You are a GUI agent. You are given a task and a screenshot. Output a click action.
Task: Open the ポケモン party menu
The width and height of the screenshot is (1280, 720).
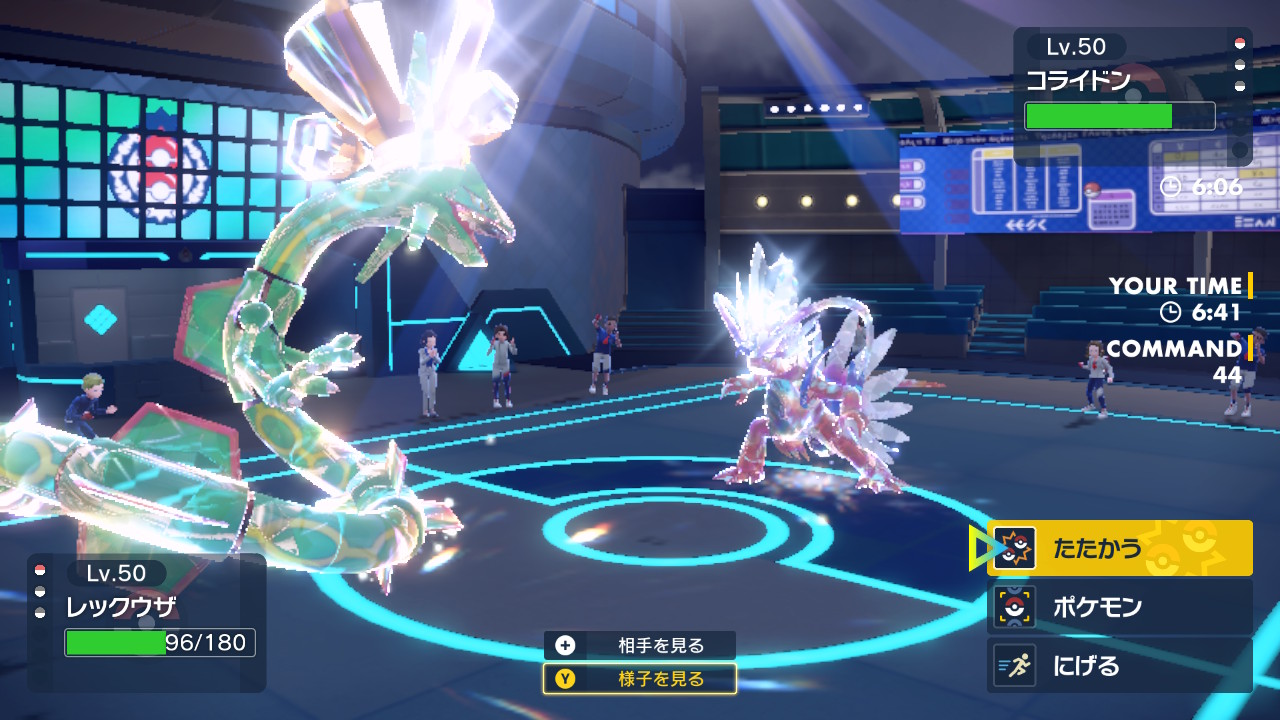click(1119, 607)
